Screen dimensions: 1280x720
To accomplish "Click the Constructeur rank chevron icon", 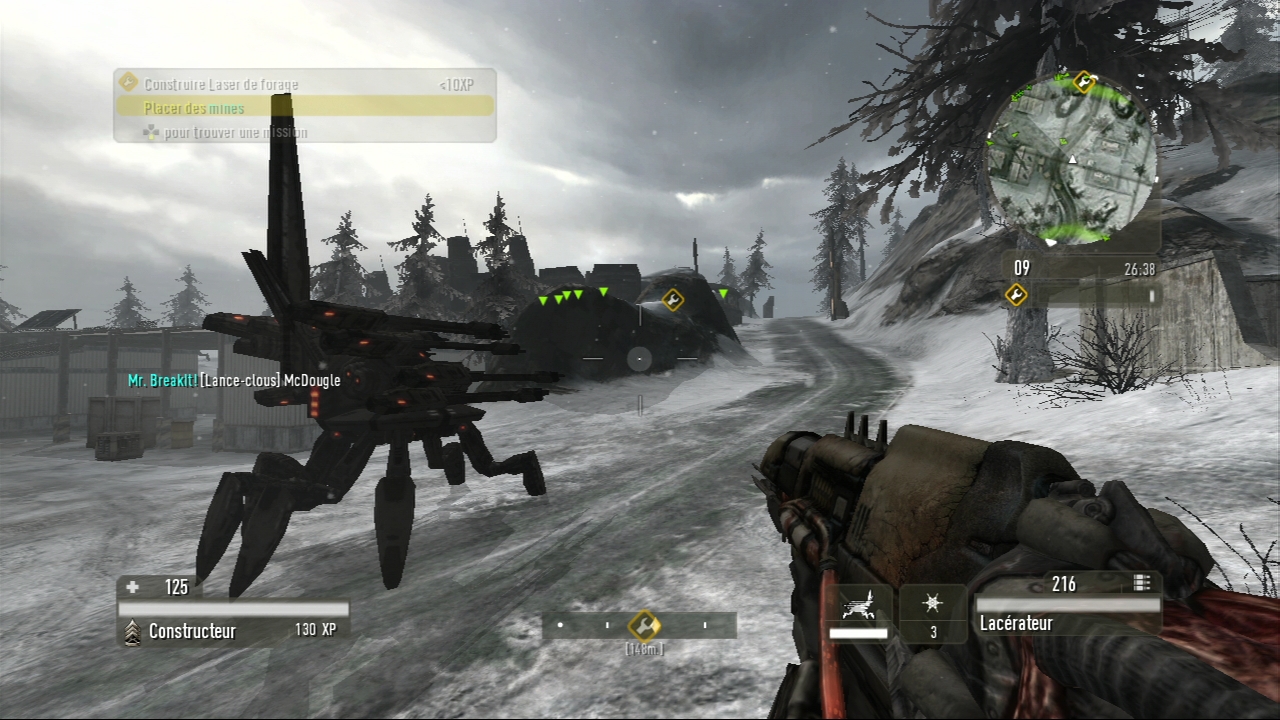I will (x=131, y=632).
